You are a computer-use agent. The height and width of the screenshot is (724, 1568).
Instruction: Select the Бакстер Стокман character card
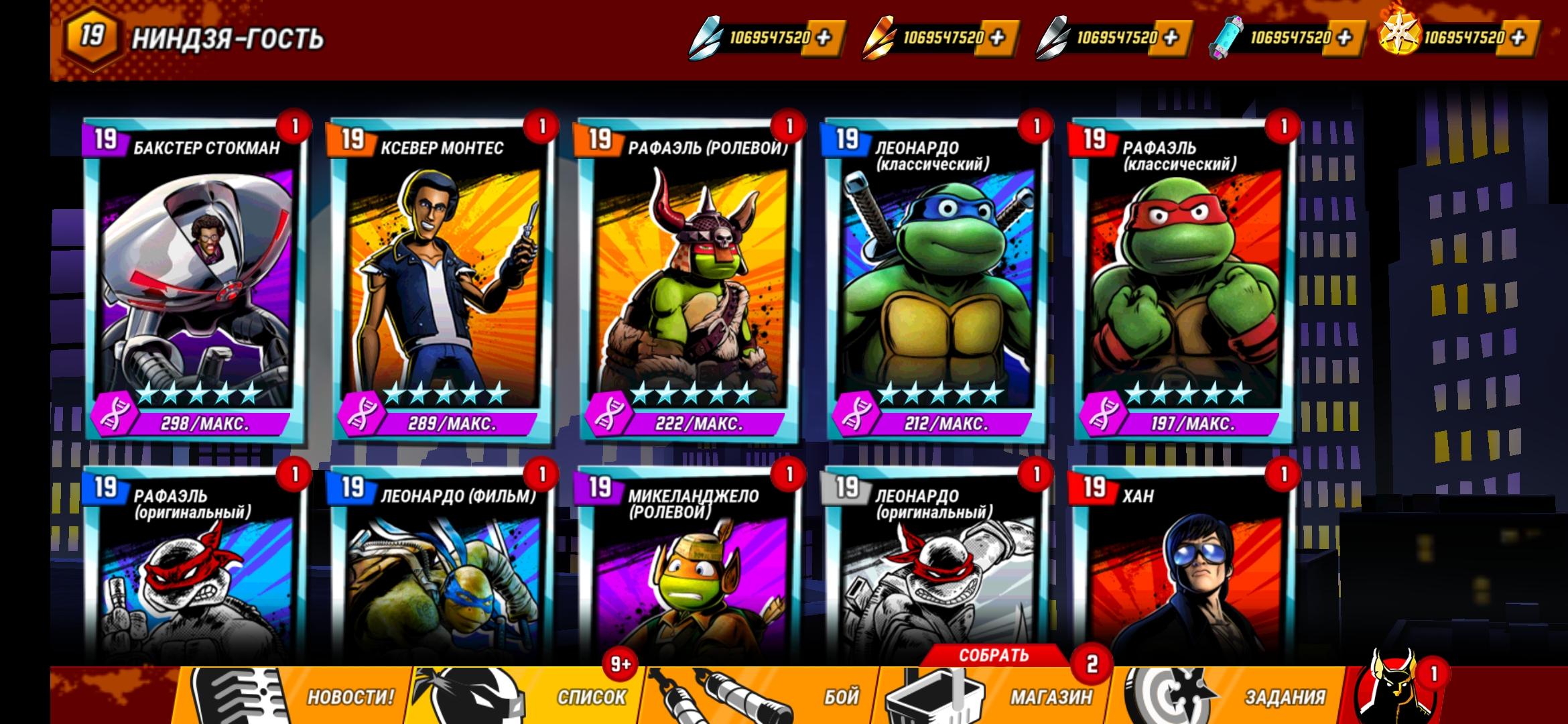[x=194, y=282]
